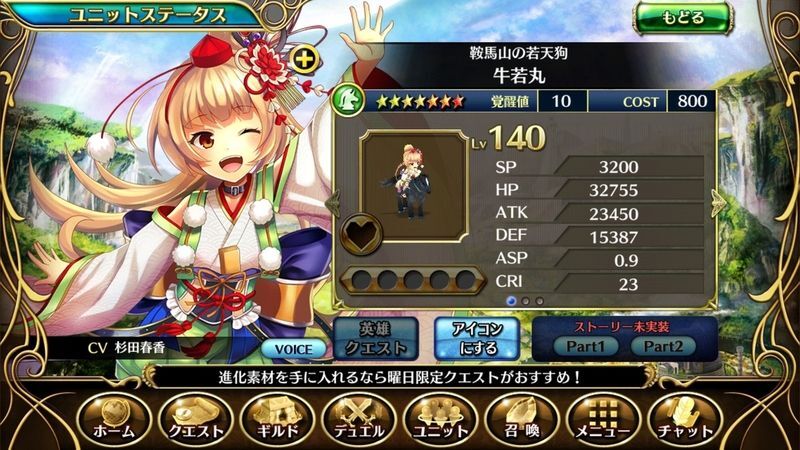The width and height of the screenshot is (800, 450).
Task: Set unit as icon with アイコンにする
Action: click(x=474, y=338)
